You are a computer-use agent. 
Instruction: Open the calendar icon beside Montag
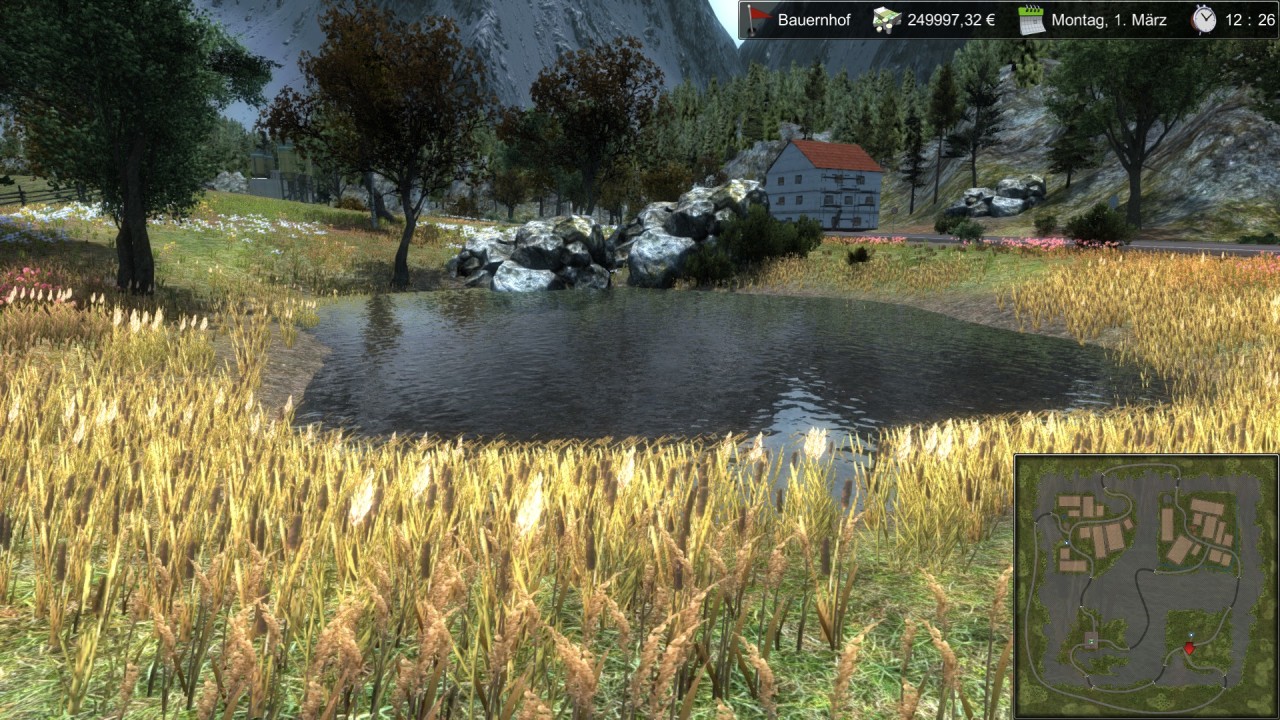(x=1031, y=20)
